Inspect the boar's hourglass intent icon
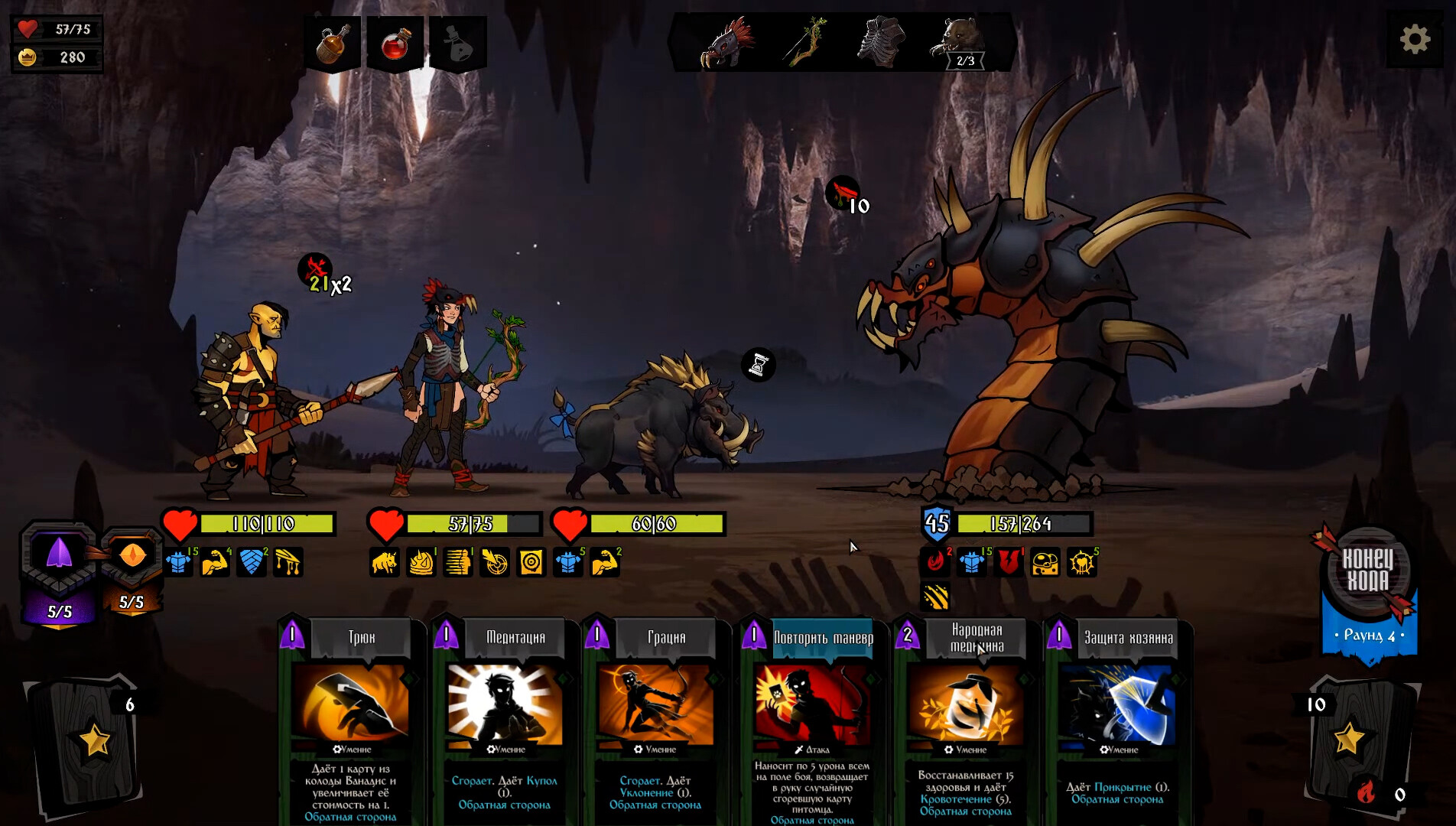The image size is (1456, 826). (759, 365)
